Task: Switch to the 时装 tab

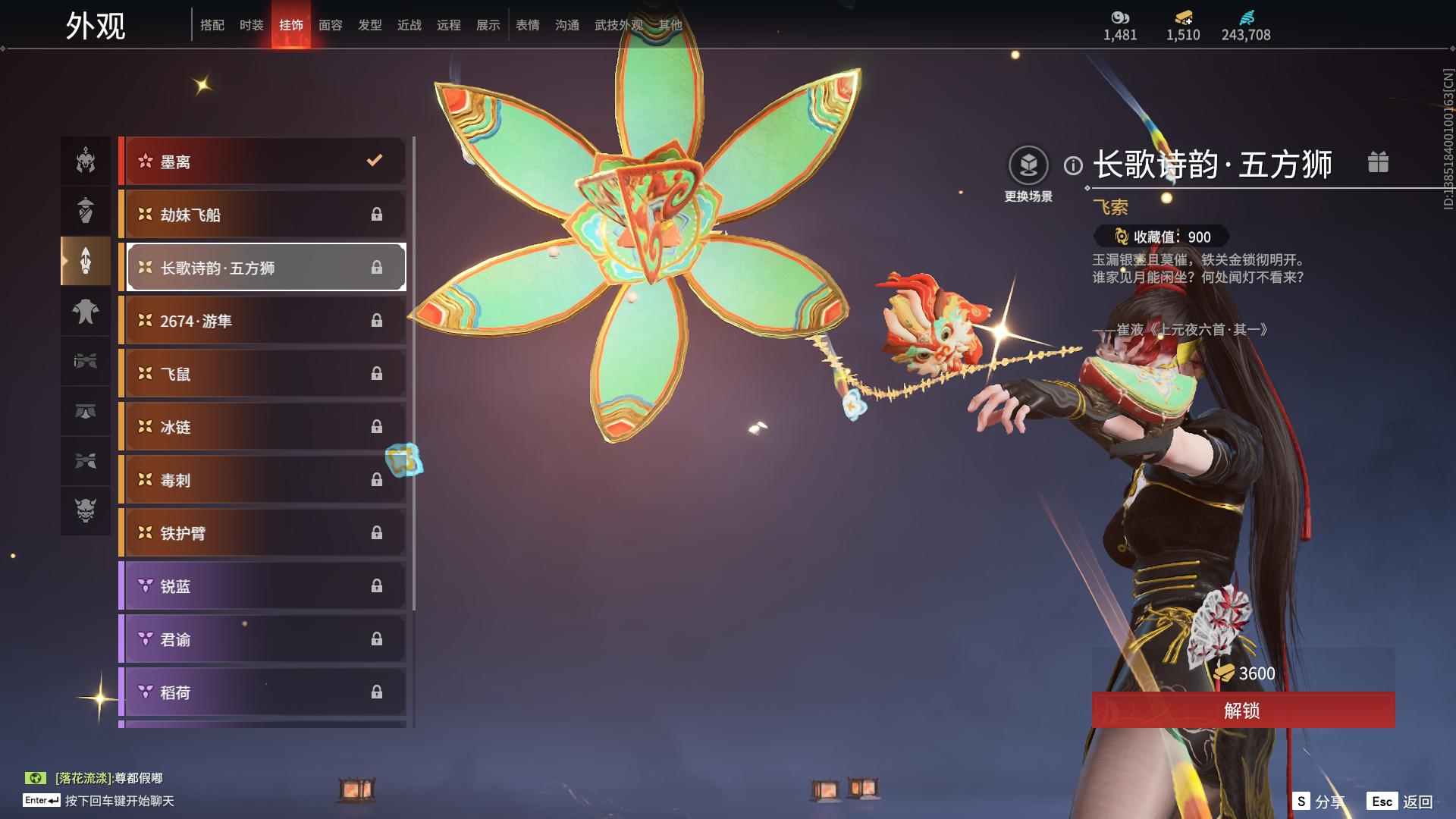Action: (x=252, y=25)
